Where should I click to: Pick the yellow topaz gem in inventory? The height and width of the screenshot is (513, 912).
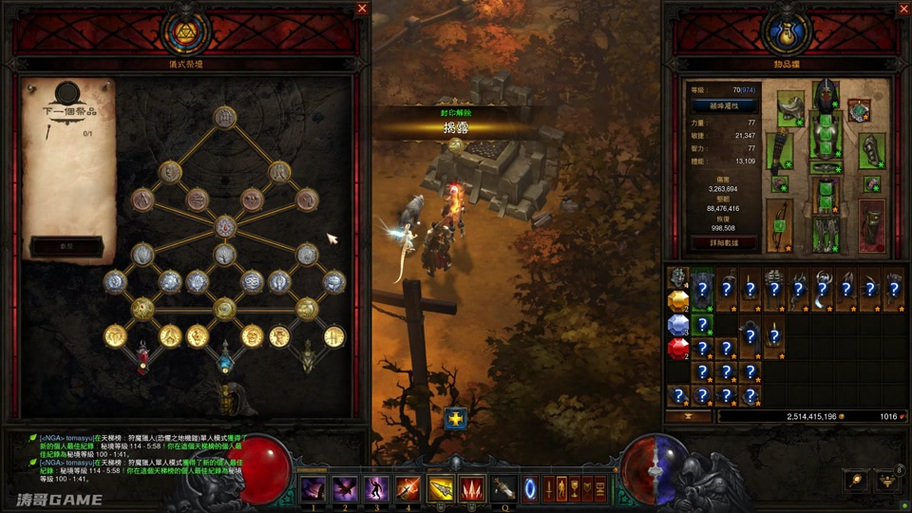pos(678,300)
